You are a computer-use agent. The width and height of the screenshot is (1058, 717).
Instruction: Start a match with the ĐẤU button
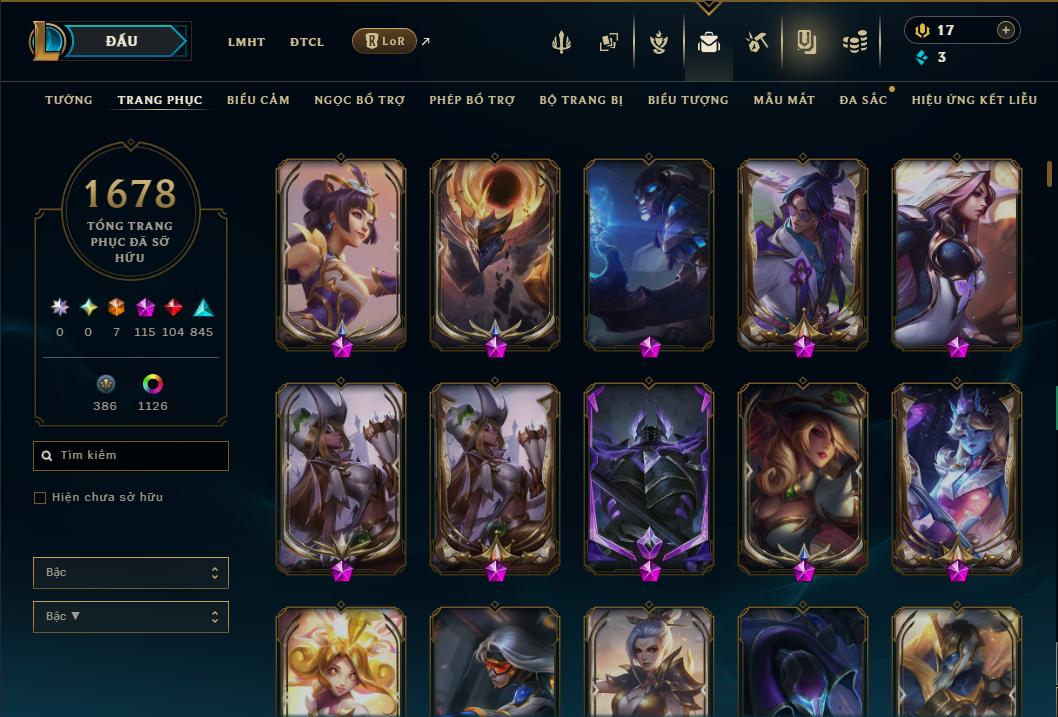pyautogui.click(x=121, y=41)
